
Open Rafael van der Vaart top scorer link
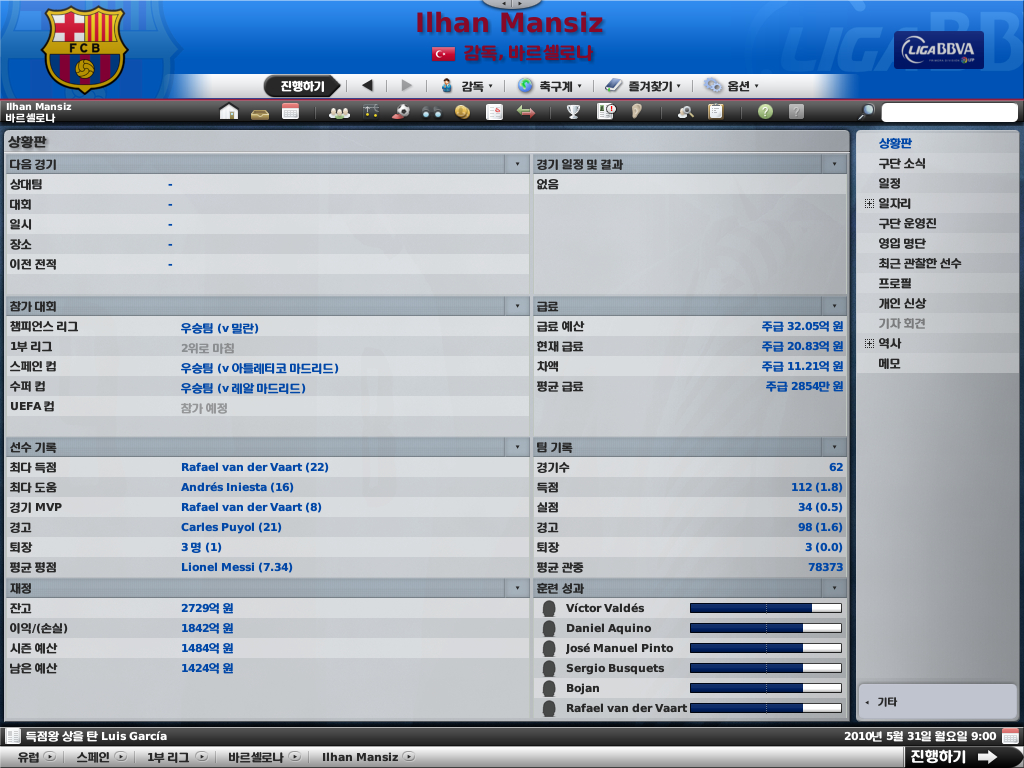coord(254,467)
